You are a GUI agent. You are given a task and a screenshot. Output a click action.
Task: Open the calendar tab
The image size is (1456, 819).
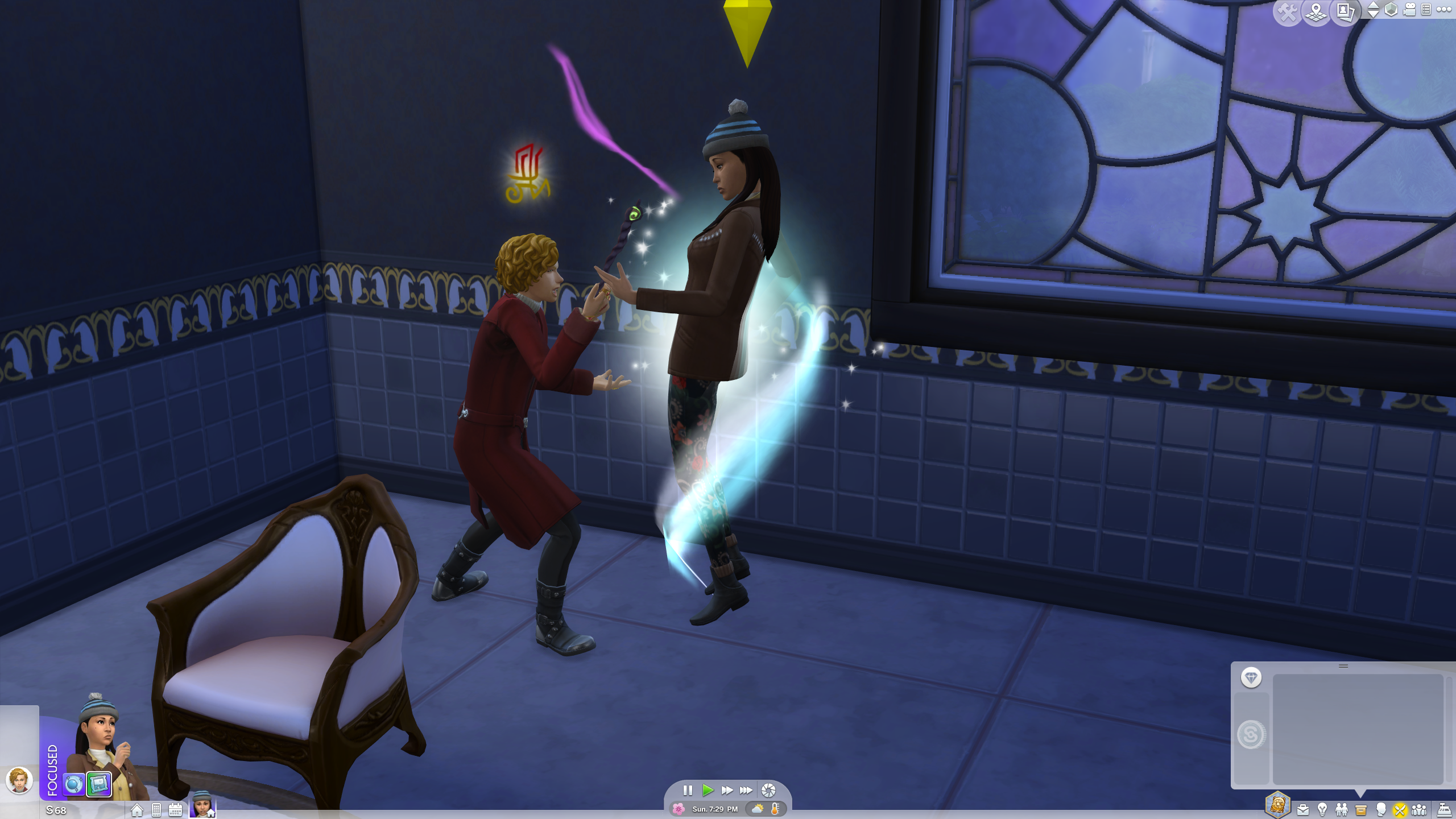176,812
